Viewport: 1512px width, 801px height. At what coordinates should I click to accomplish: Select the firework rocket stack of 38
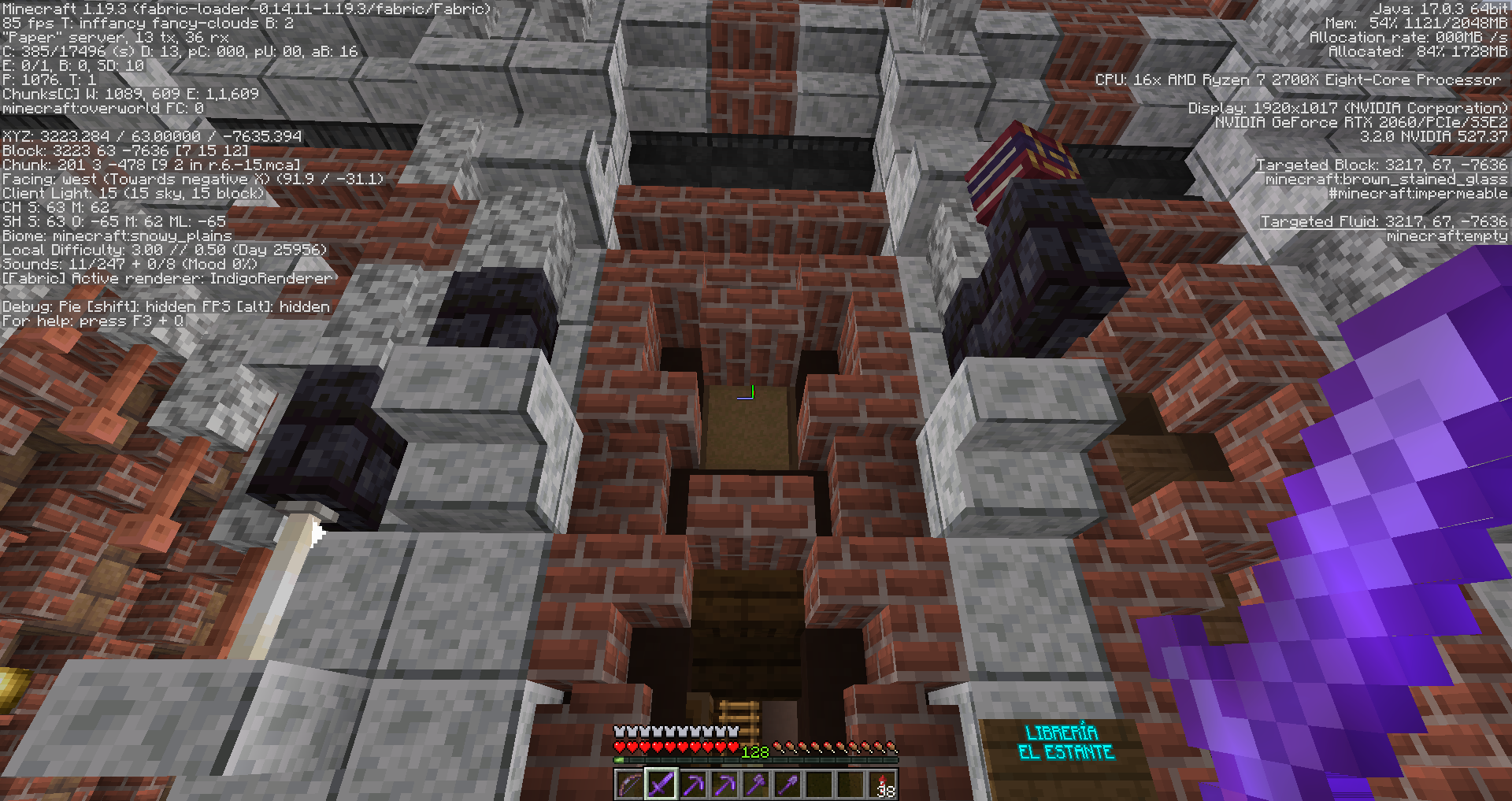(882, 784)
